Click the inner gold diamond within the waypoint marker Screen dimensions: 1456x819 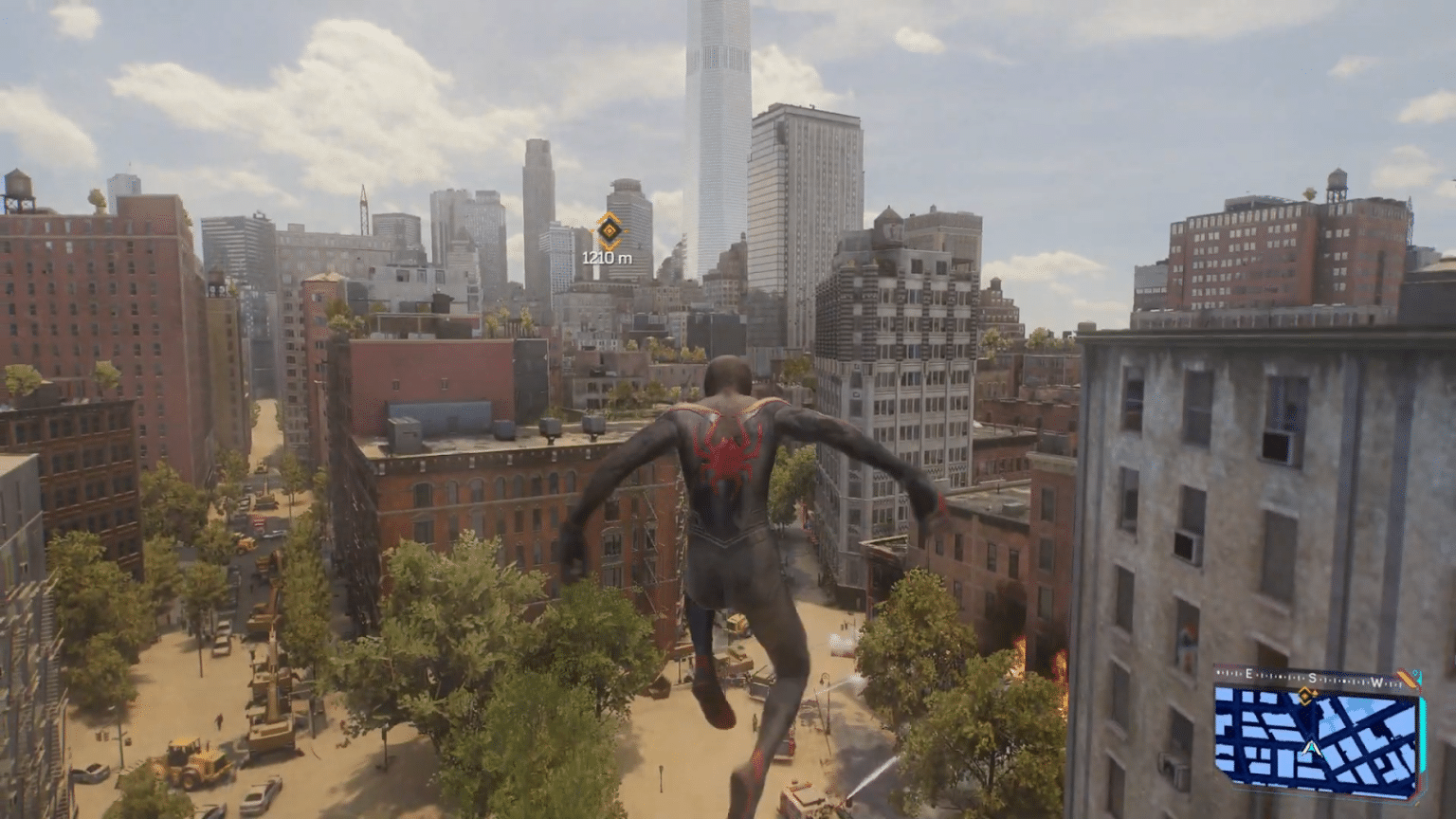610,231
